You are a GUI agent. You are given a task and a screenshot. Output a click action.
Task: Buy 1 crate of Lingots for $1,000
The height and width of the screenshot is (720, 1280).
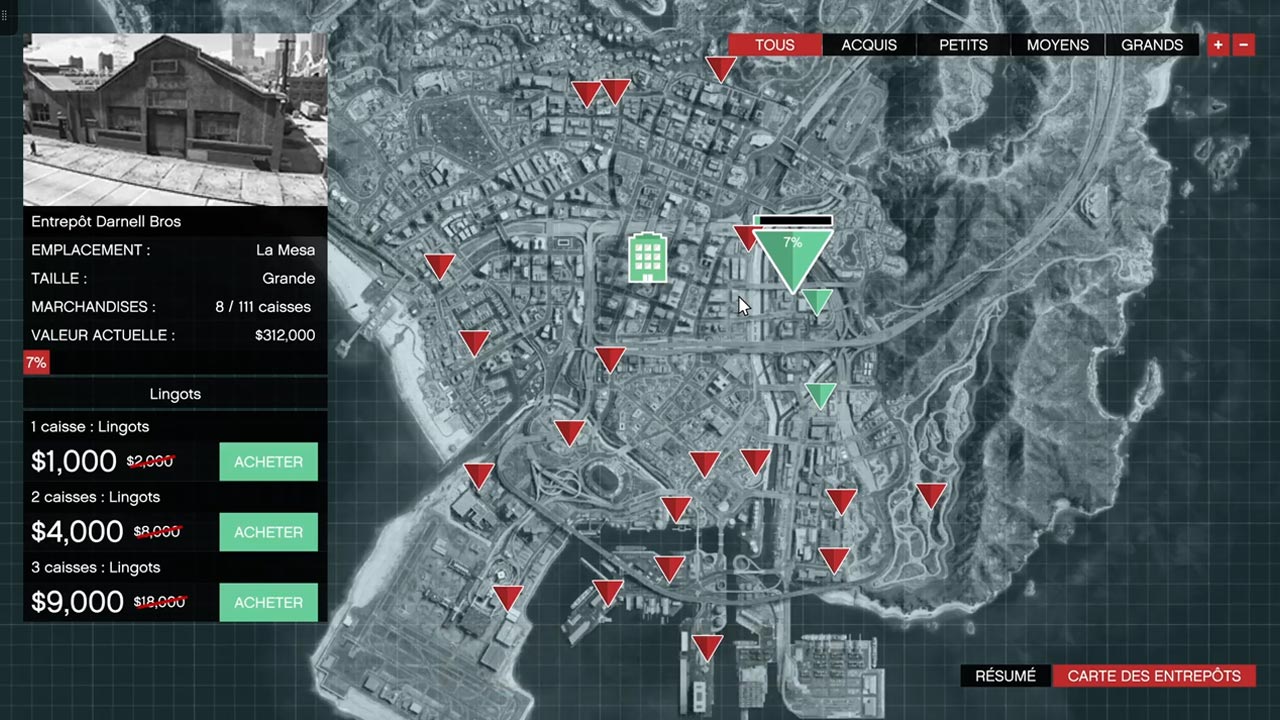(268, 462)
